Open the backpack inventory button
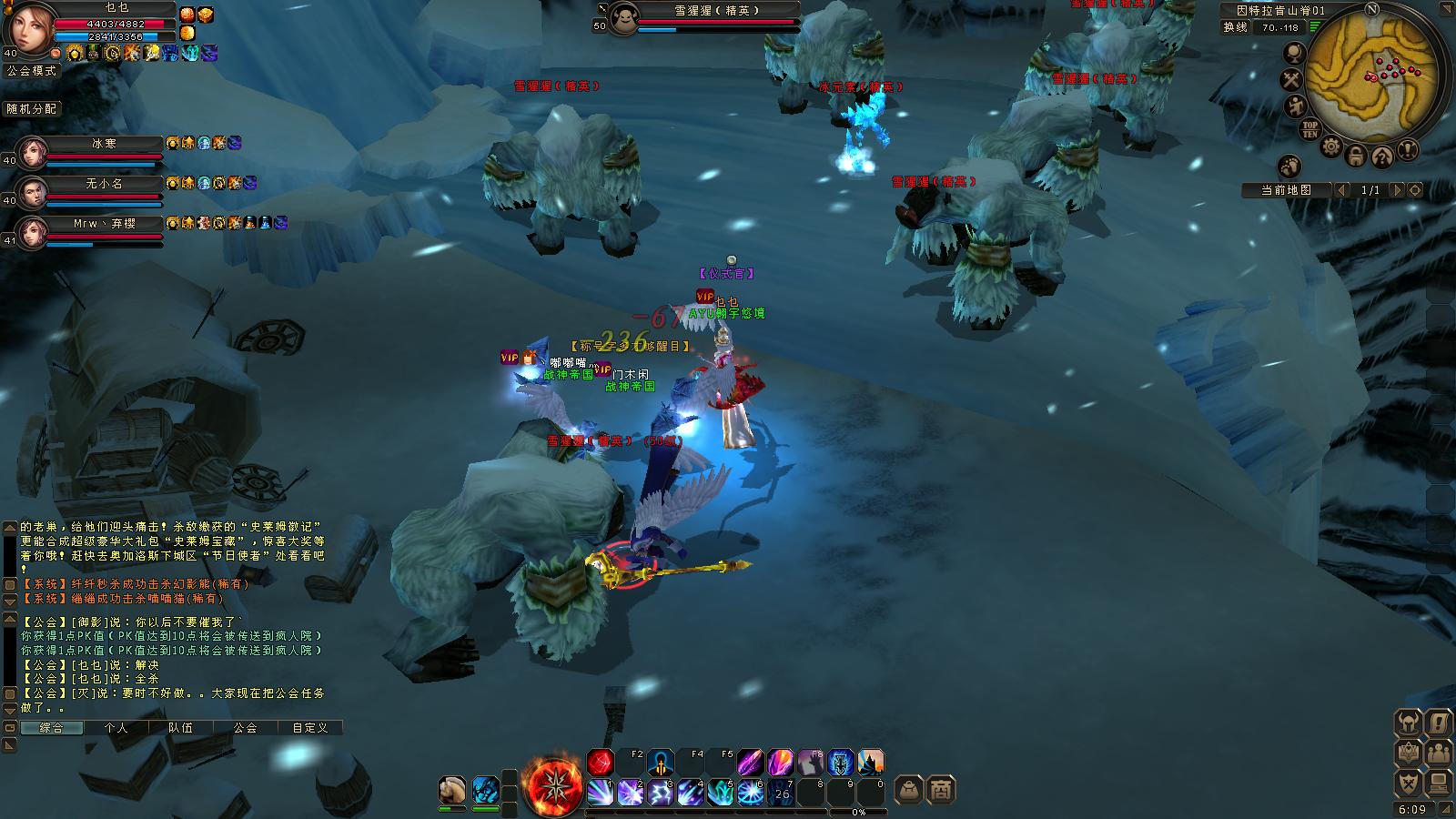Screen dimensions: 1456x819 909,790
